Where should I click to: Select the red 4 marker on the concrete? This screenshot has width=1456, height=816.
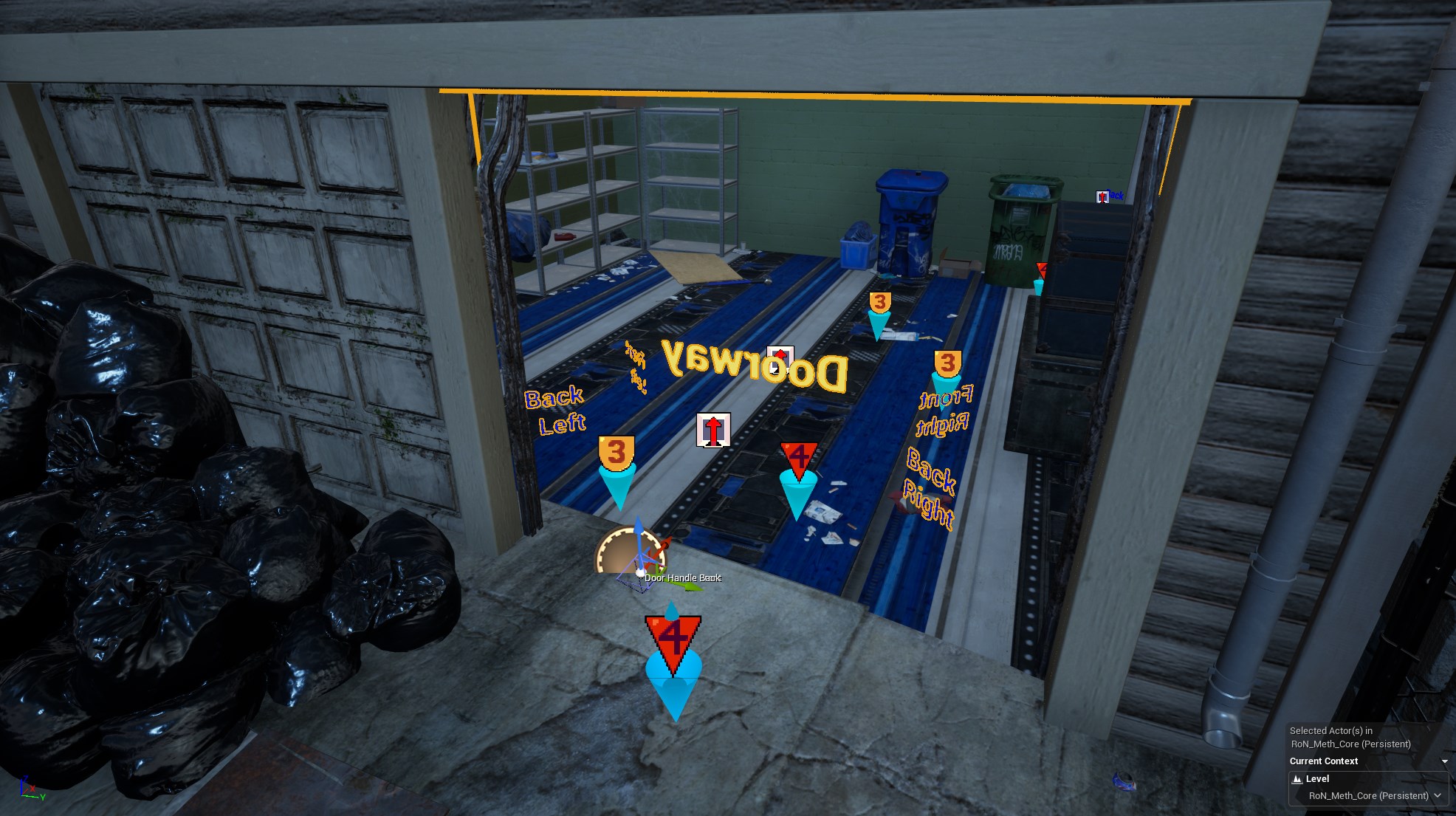click(673, 642)
